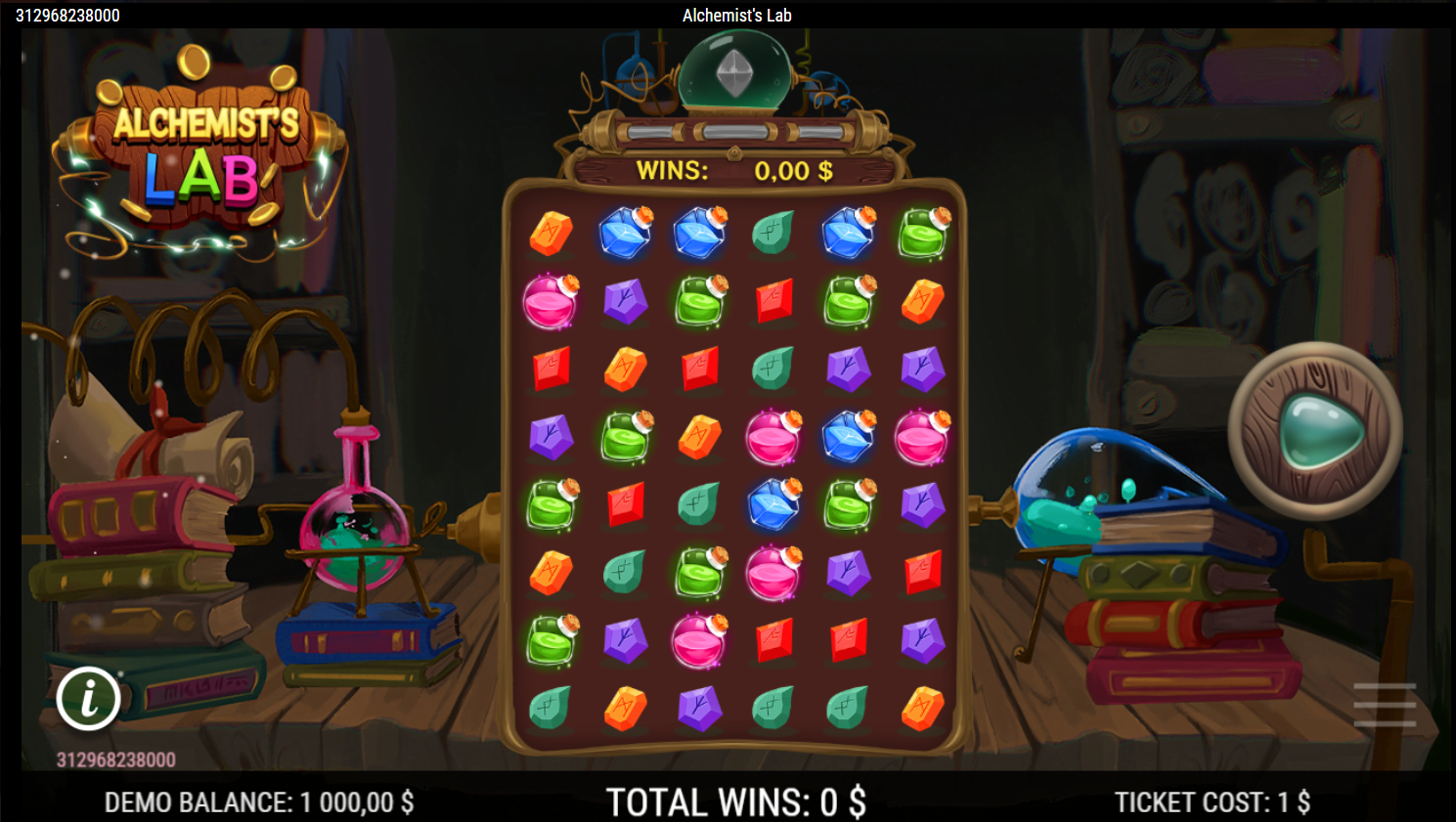Image resolution: width=1456 pixels, height=822 pixels.
Task: Click the DEMO BALANCE display
Action: (x=258, y=801)
